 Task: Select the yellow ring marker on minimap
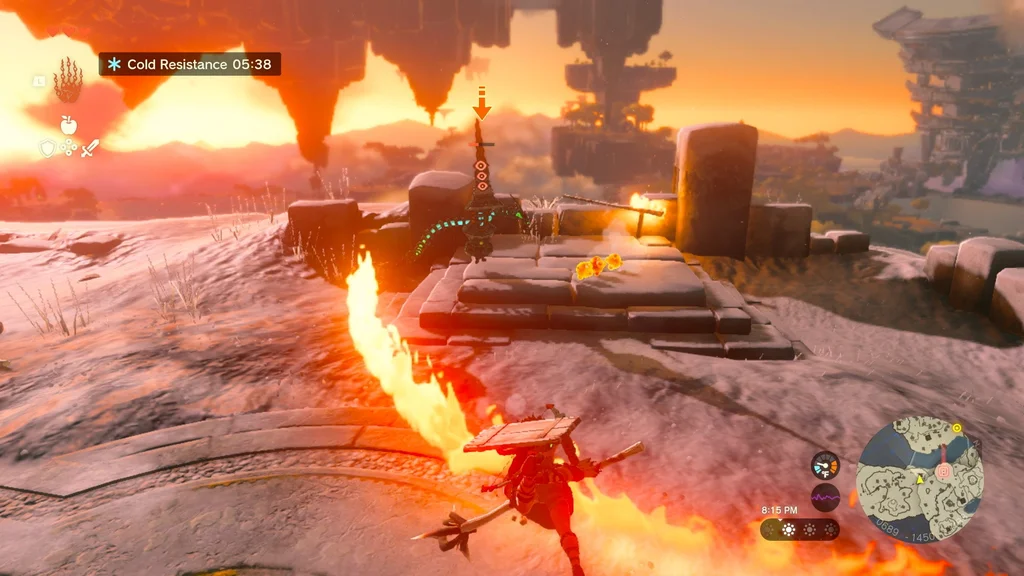957,429
